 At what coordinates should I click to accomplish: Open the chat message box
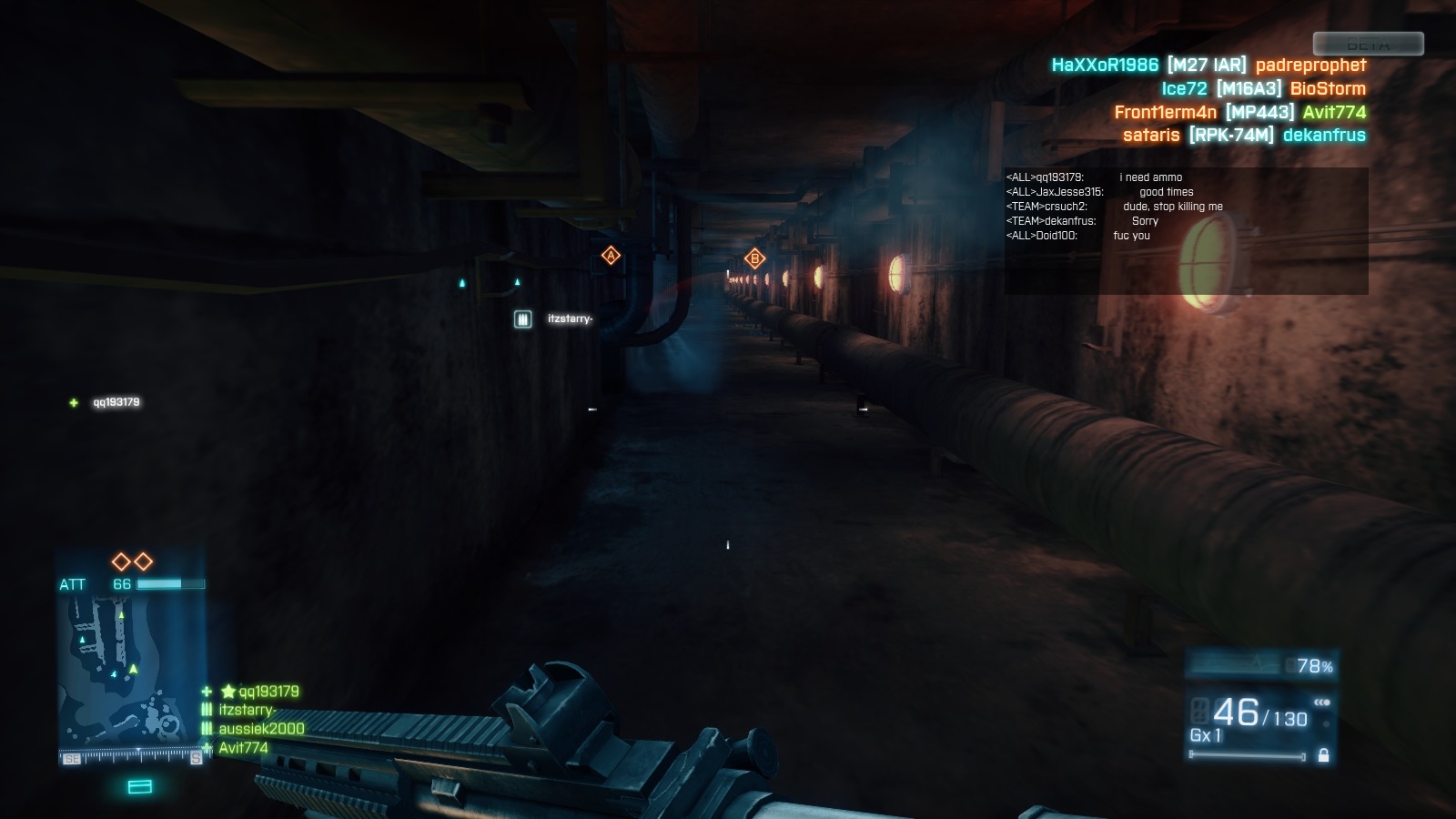pos(1186,230)
